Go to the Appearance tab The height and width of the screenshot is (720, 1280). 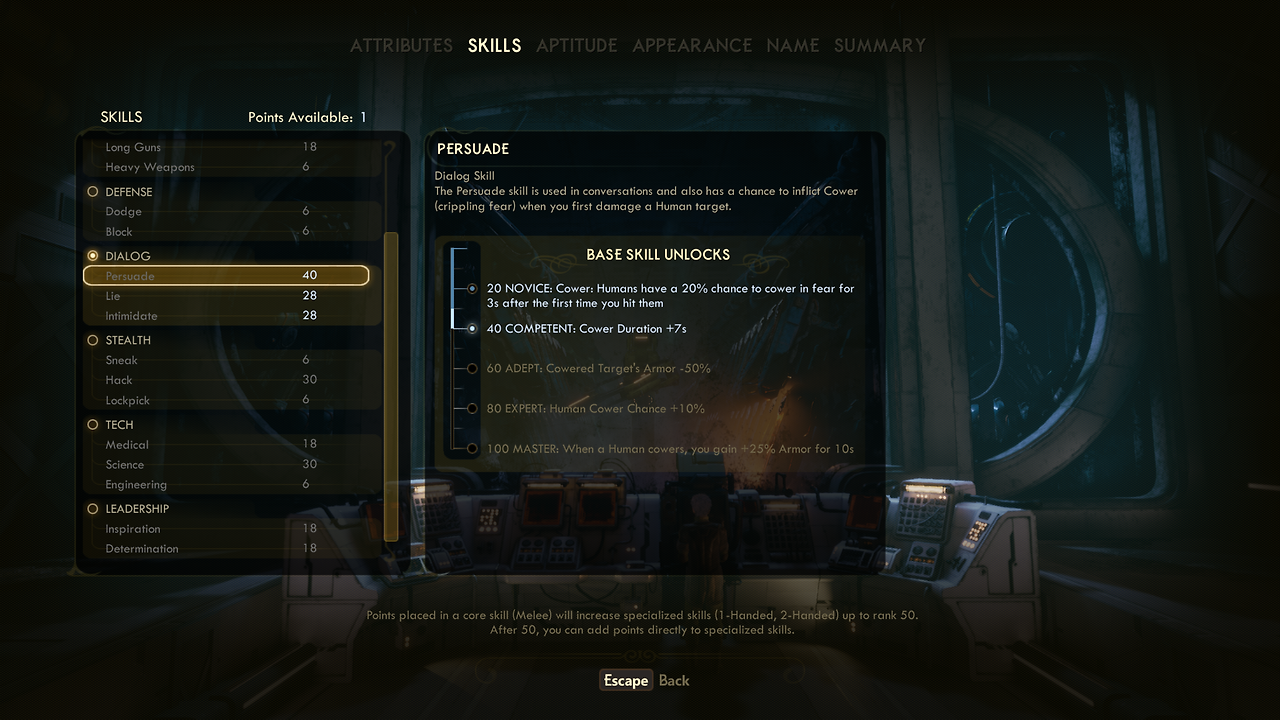[x=692, y=46]
